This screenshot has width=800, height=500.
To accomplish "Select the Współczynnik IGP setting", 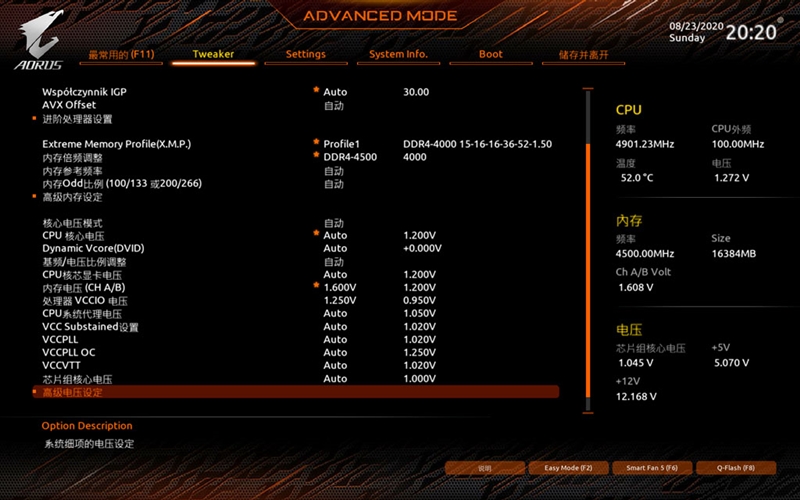I will click(x=84, y=92).
